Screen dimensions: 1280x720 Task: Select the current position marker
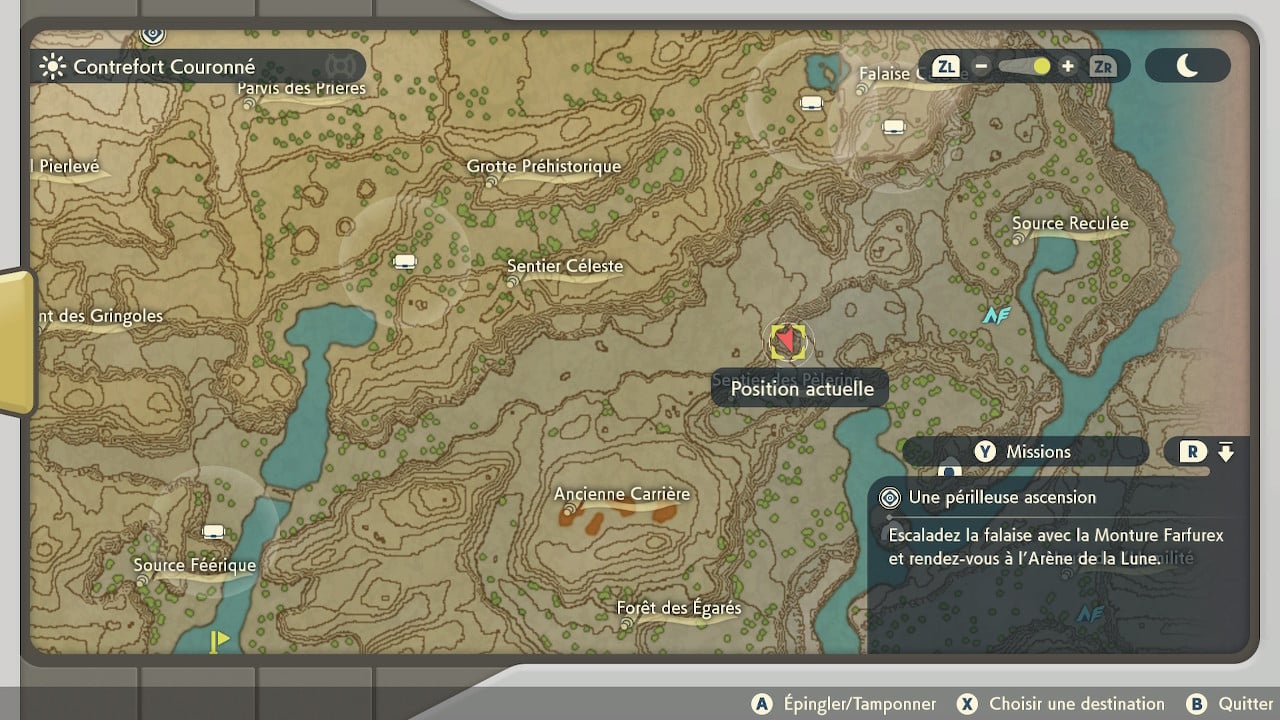pyautogui.click(x=788, y=342)
